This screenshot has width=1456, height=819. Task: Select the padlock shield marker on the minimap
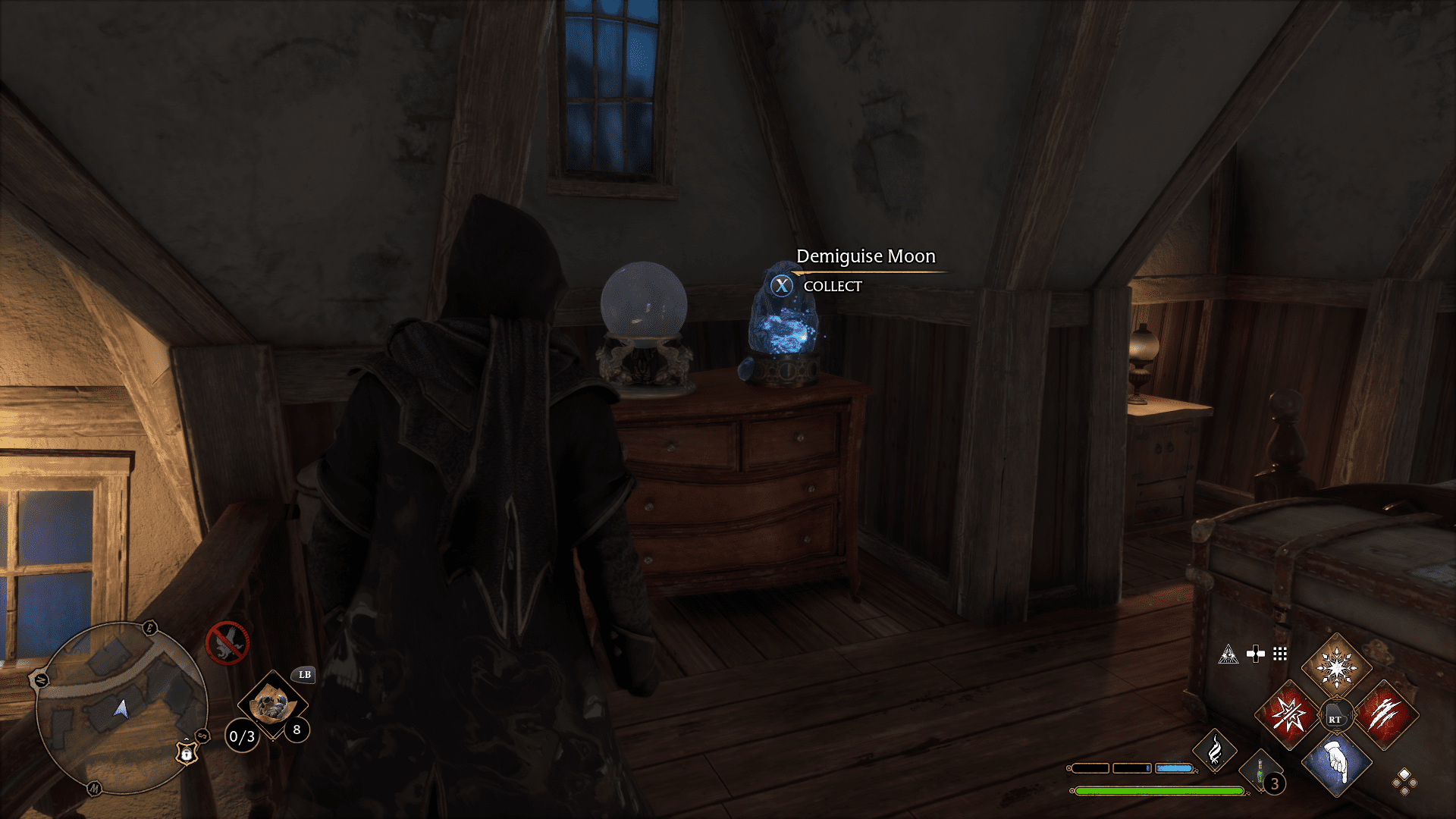(x=187, y=752)
